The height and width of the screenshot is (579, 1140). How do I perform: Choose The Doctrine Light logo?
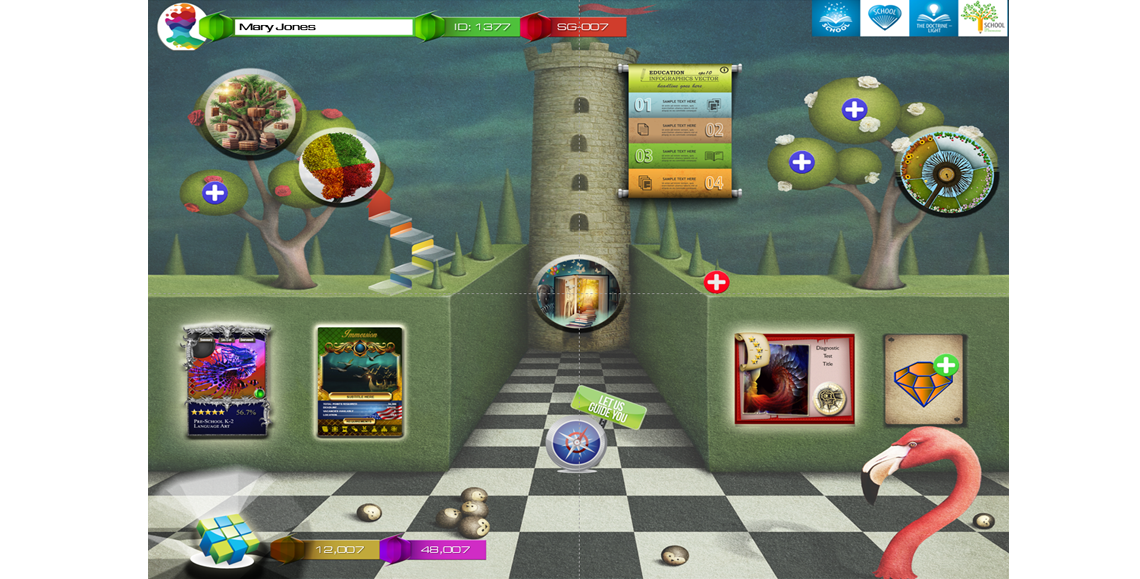tap(933, 18)
